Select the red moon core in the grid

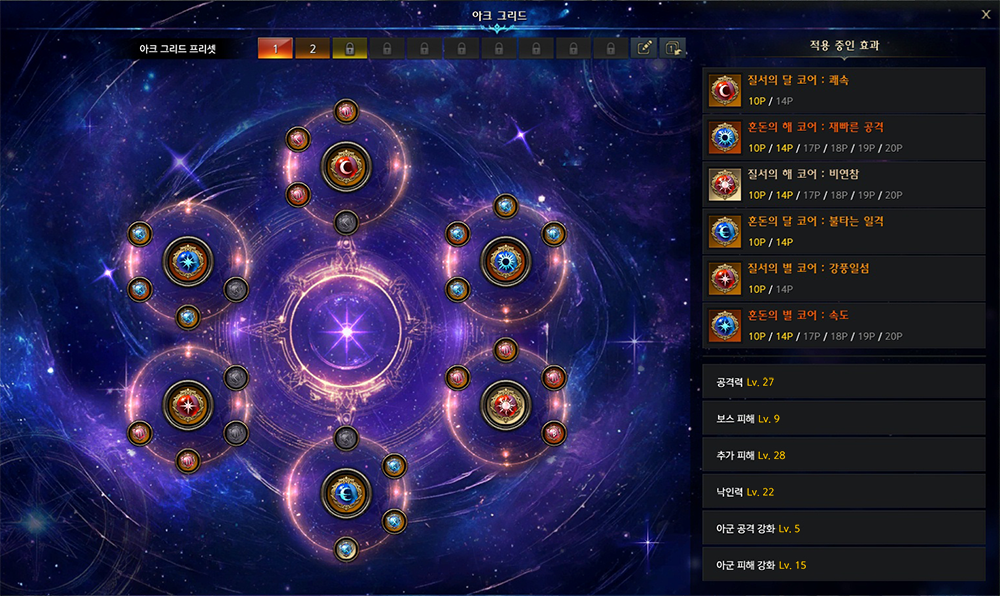click(x=346, y=166)
